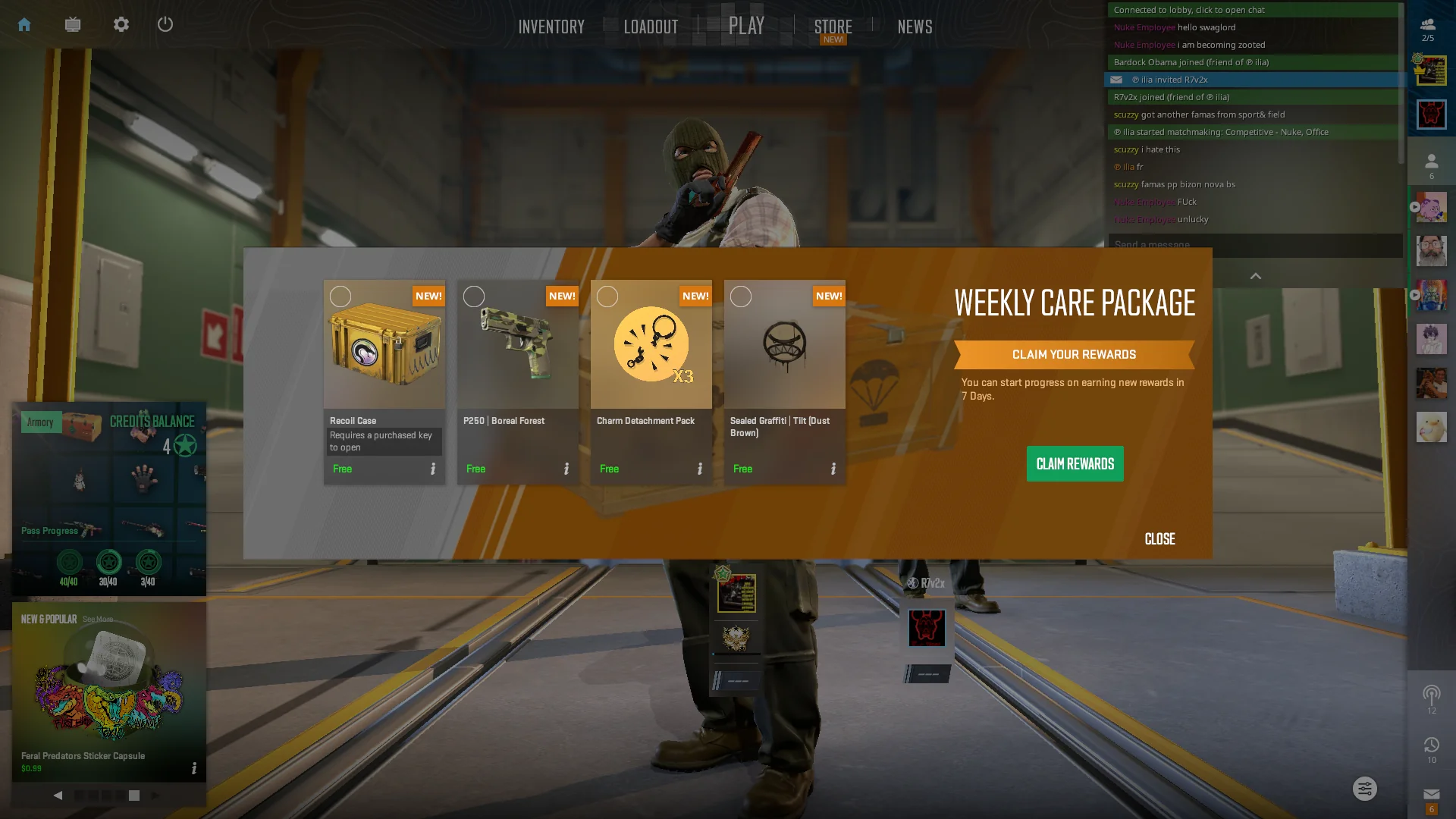1456x819 pixels.
Task: Select the Recoil Case reward circle
Action: (340, 296)
